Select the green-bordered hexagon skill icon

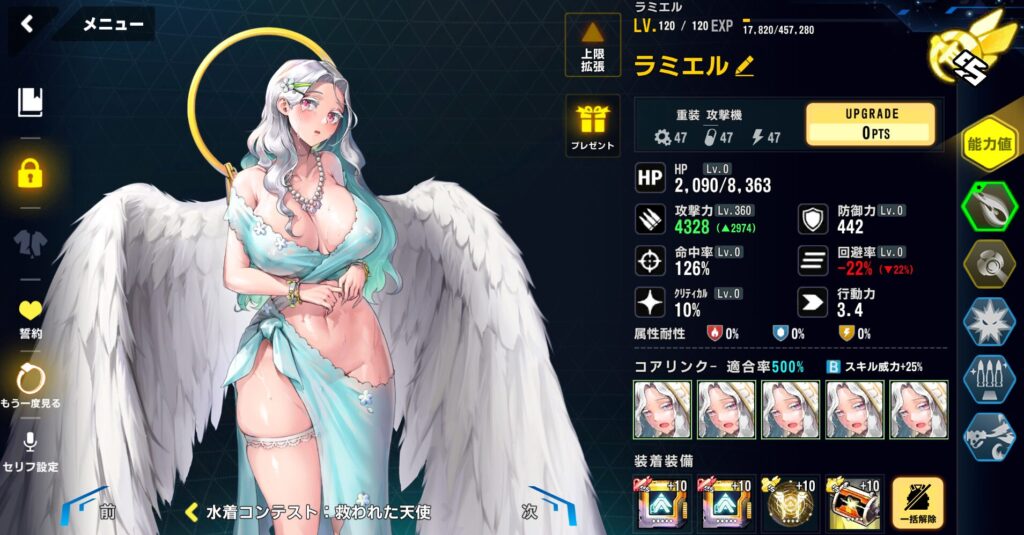tap(988, 205)
